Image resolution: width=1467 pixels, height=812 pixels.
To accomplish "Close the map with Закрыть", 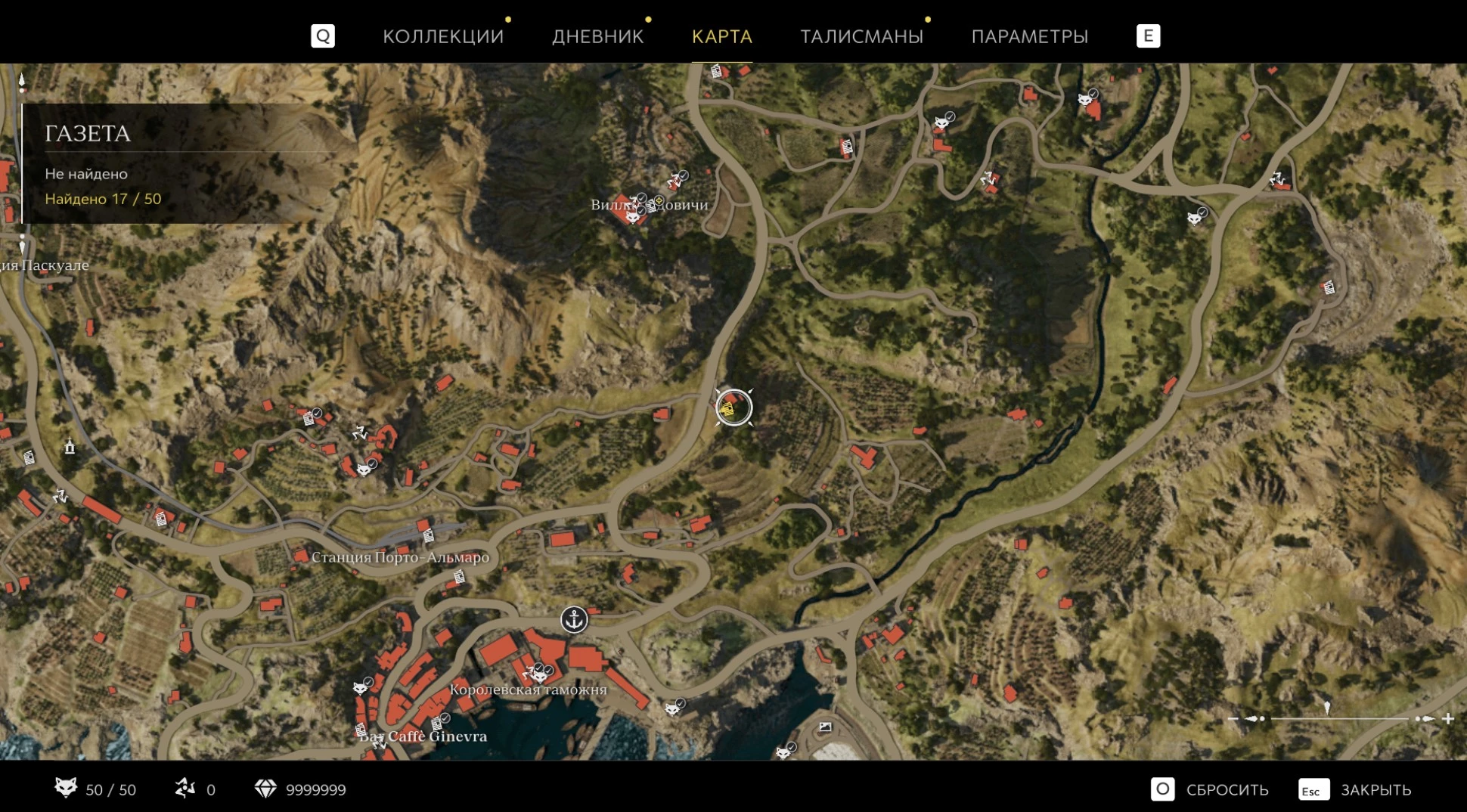I will click(1355, 789).
